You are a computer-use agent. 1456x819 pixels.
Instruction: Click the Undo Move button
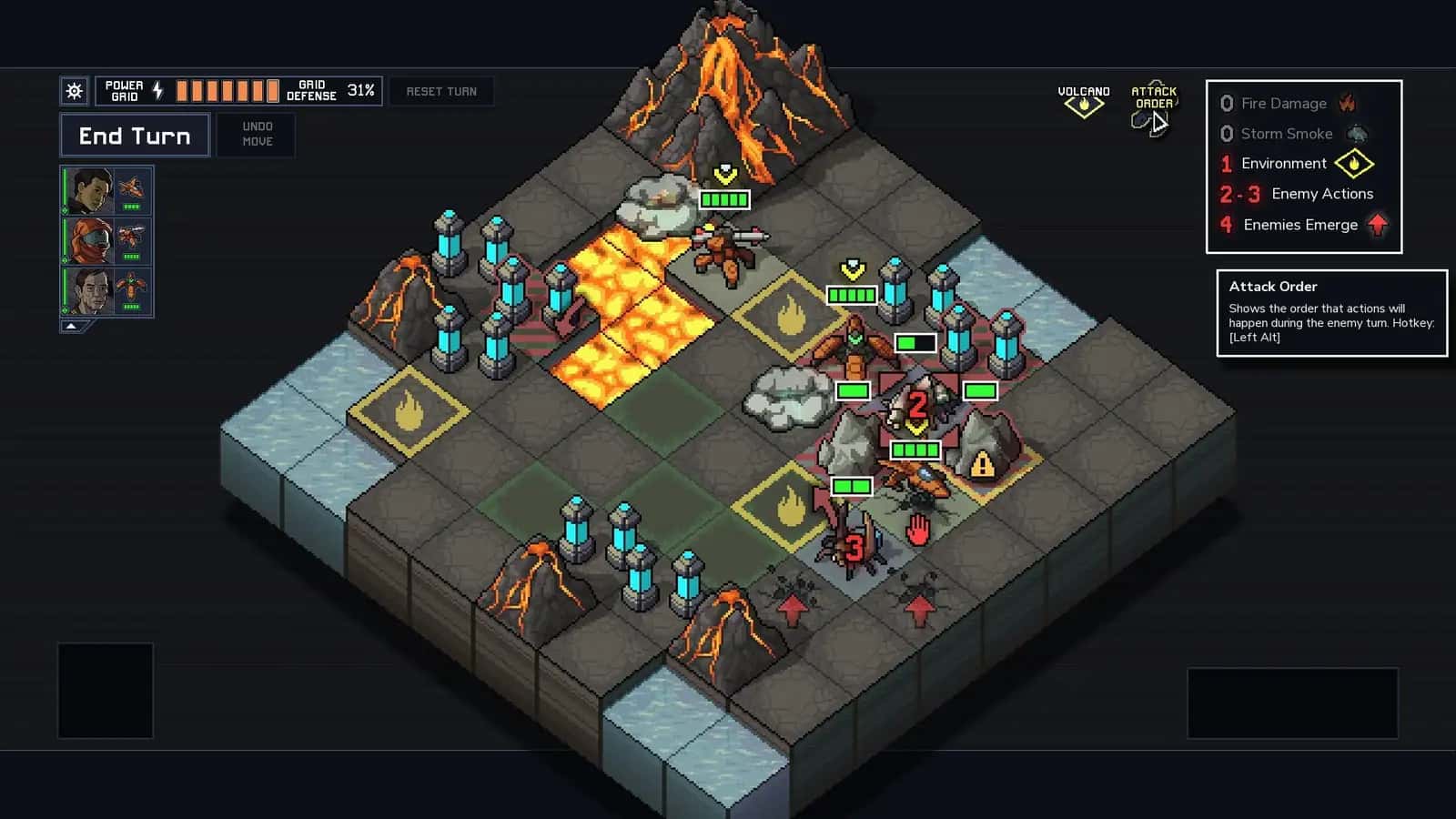point(256,135)
